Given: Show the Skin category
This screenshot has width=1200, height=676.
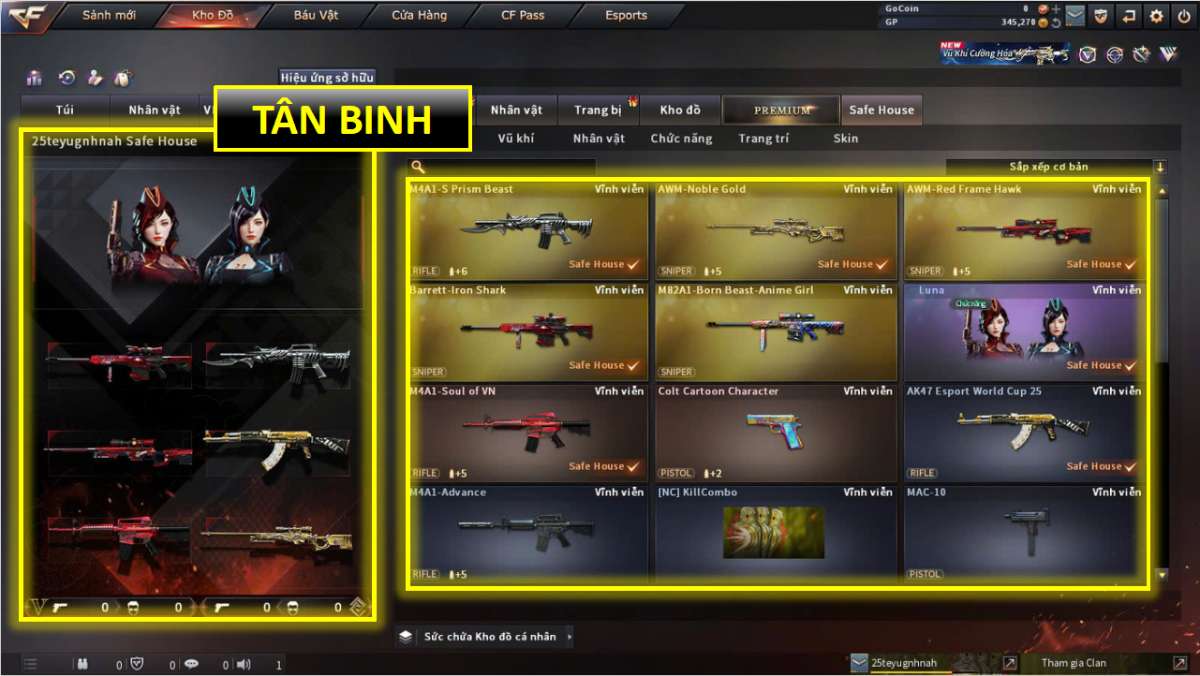Looking at the screenshot, I should (x=845, y=139).
